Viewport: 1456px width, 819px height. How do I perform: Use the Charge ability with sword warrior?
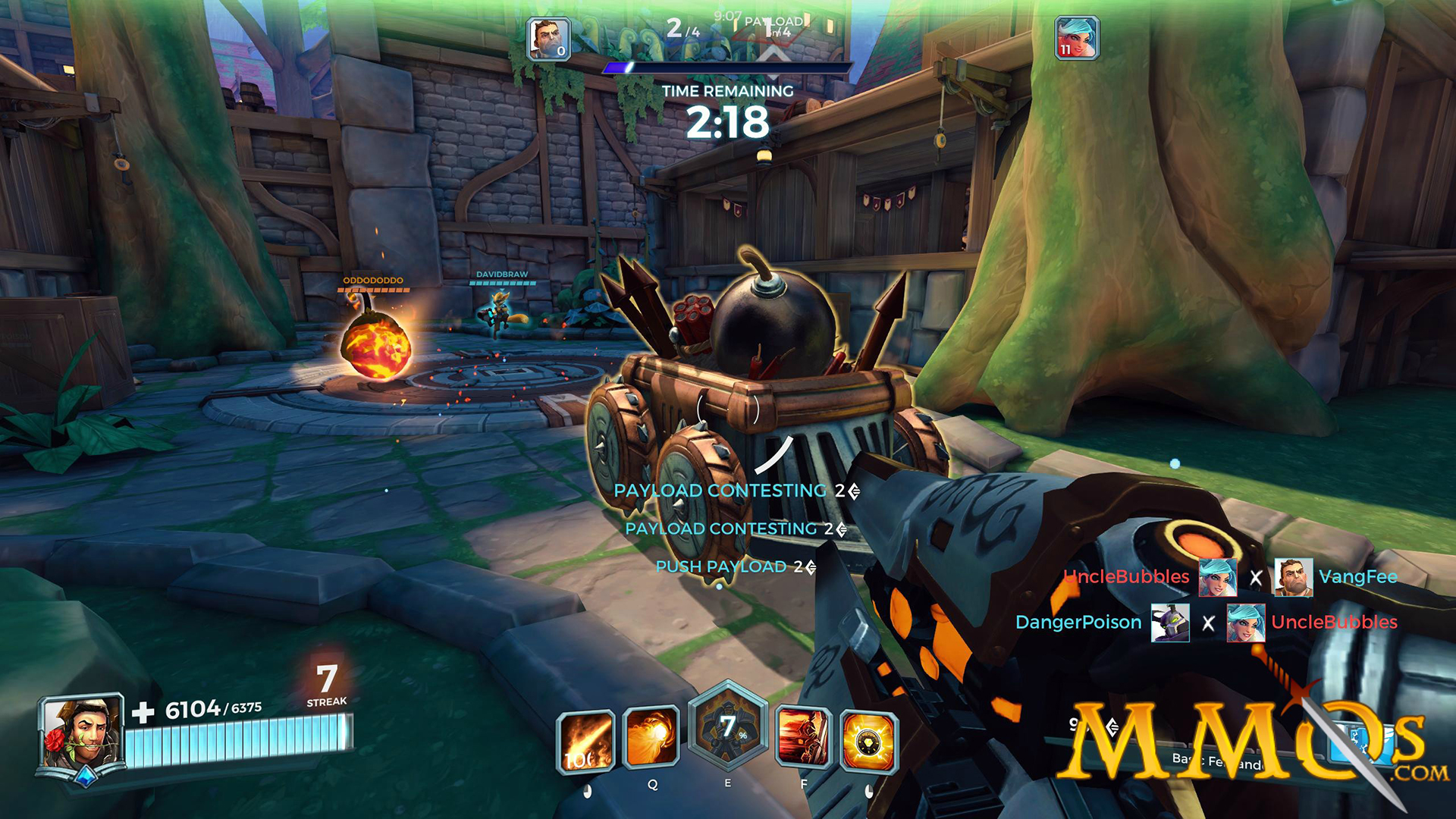[x=803, y=737]
